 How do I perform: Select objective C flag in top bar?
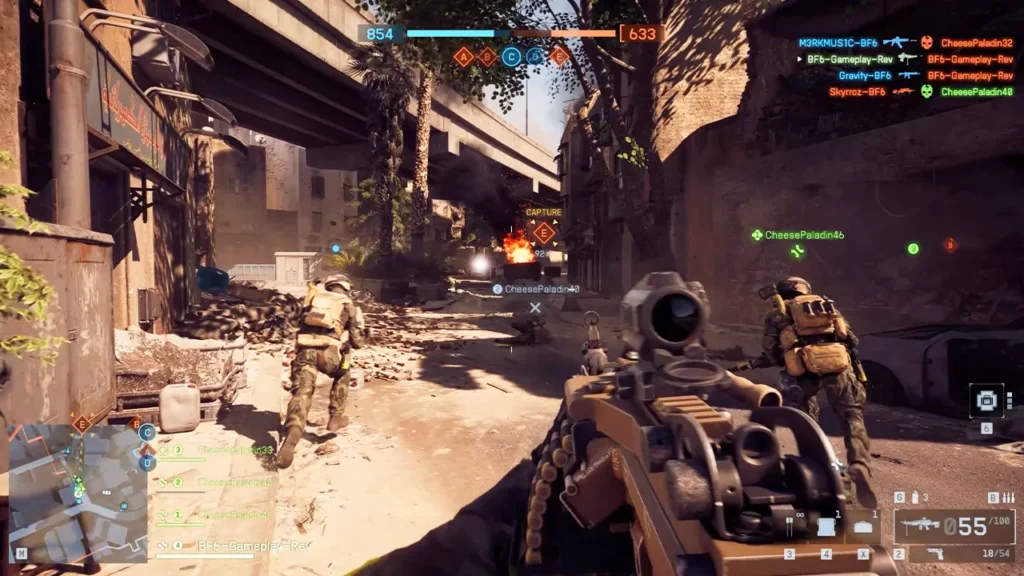[x=511, y=57]
